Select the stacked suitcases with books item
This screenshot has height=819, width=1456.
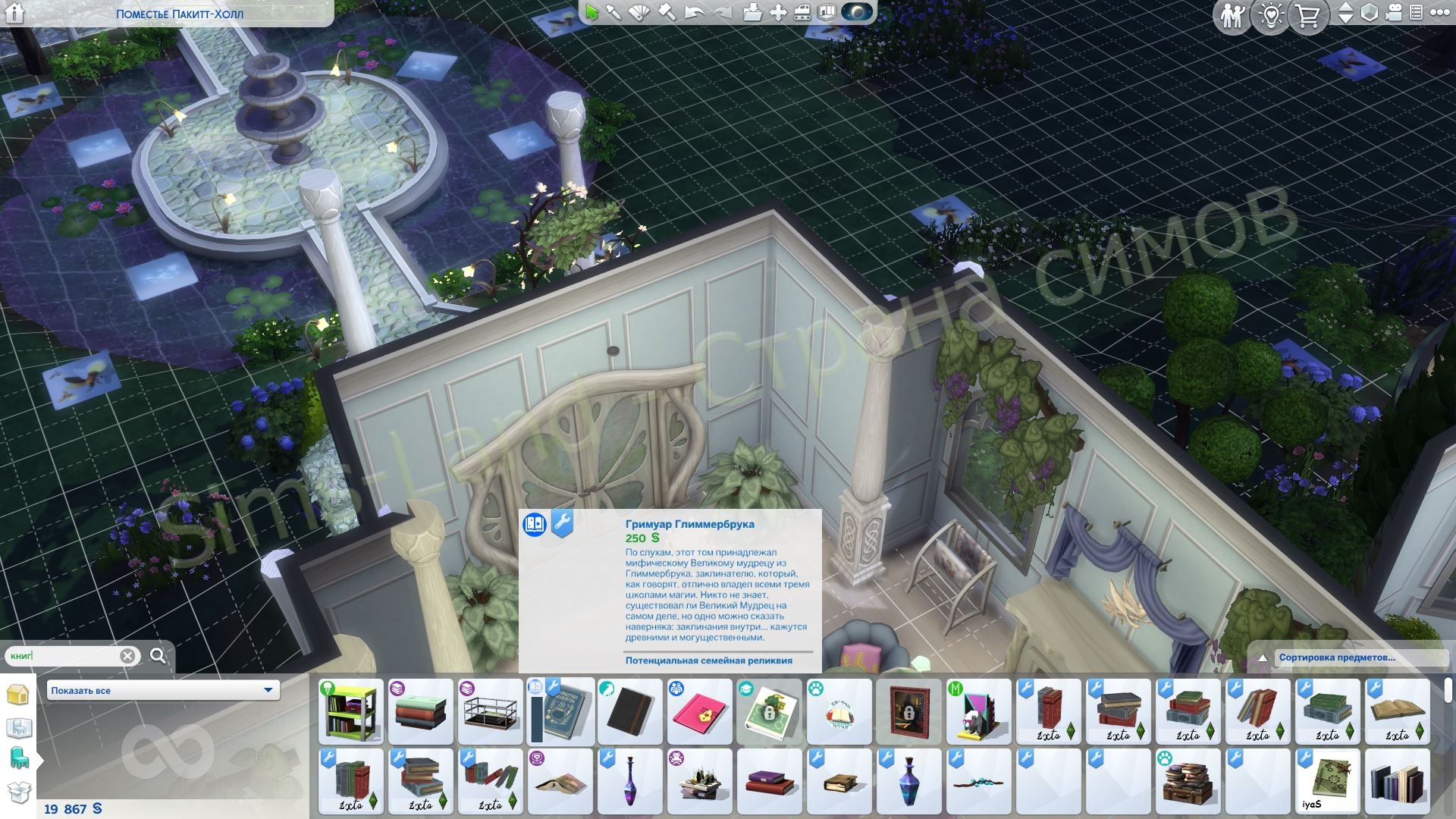coord(1188,782)
